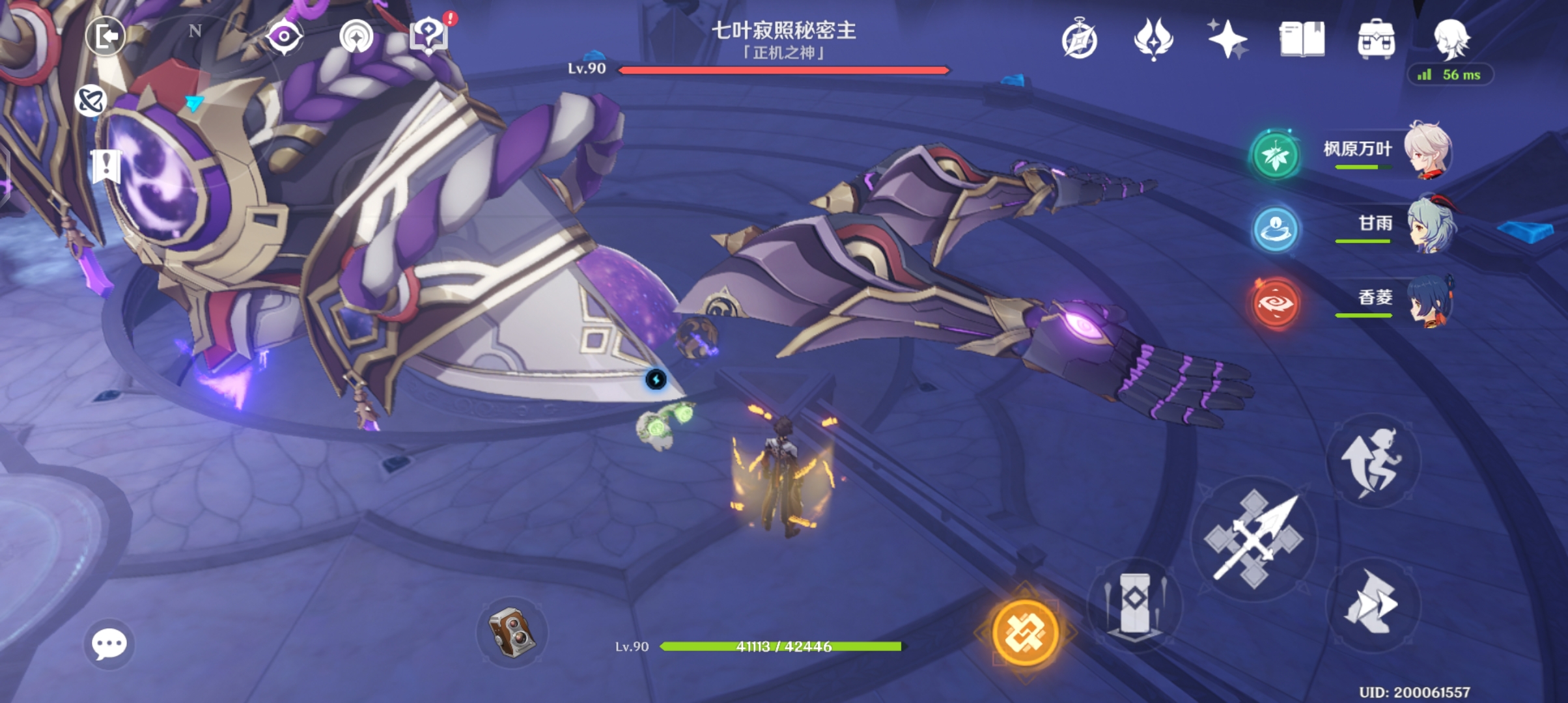Switch to party member 甘雨

pos(1429,225)
